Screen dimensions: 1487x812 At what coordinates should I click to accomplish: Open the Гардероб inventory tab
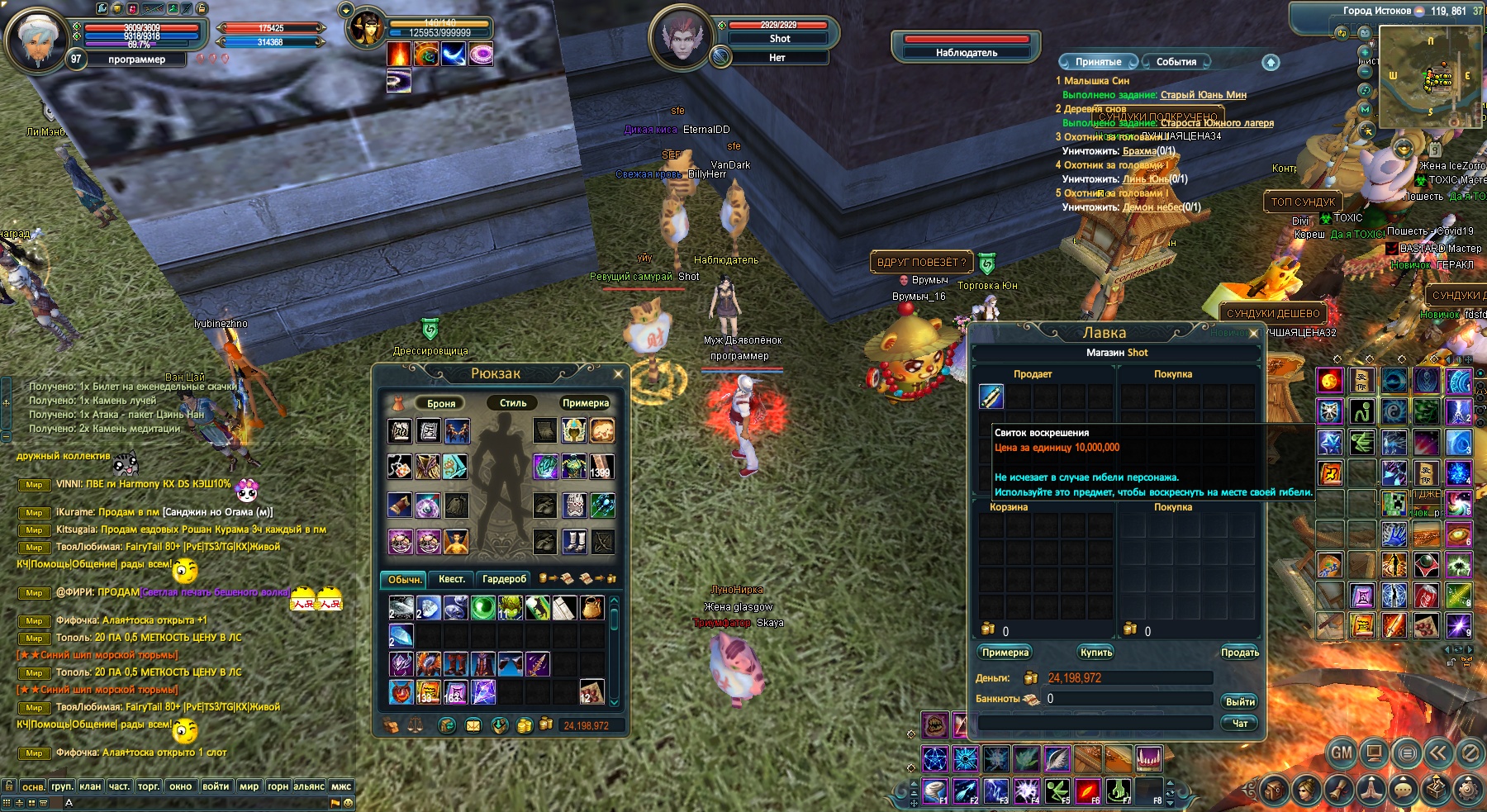pos(504,579)
